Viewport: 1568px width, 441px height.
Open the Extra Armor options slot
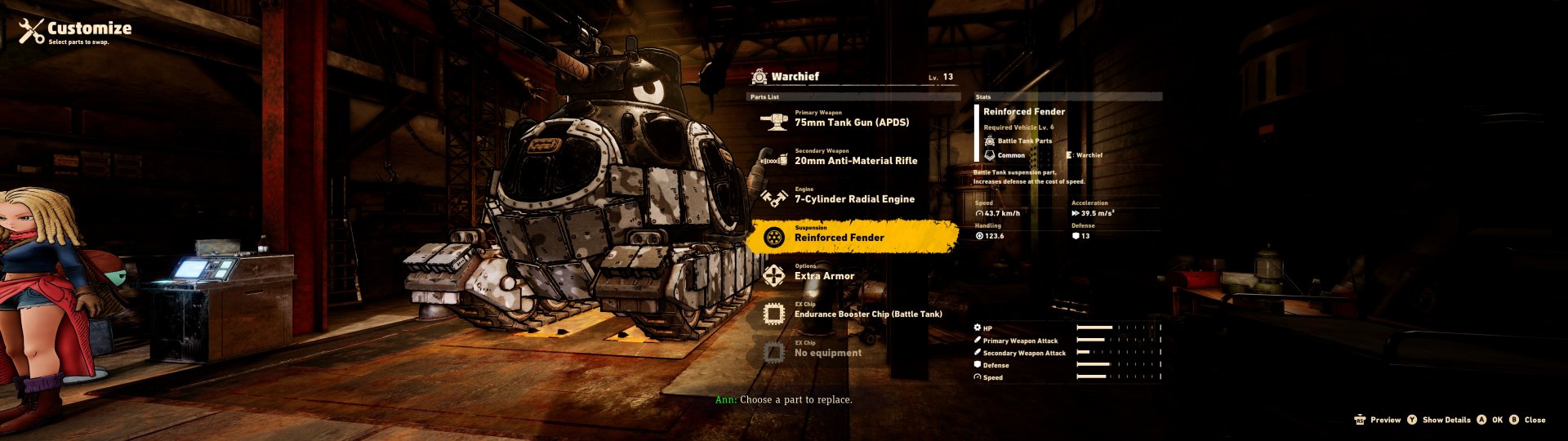(824, 275)
